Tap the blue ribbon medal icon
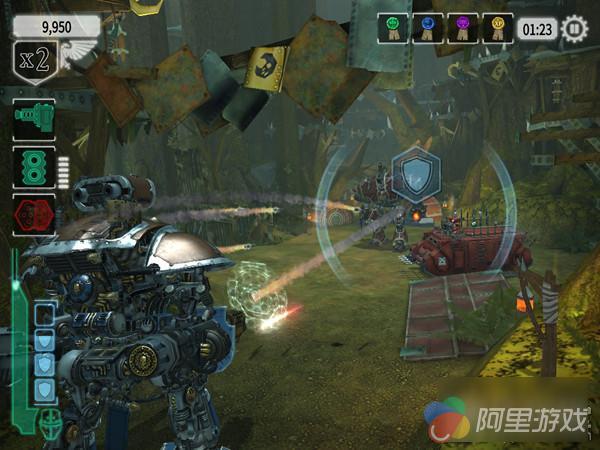This screenshot has height=450, width=600. (429, 28)
